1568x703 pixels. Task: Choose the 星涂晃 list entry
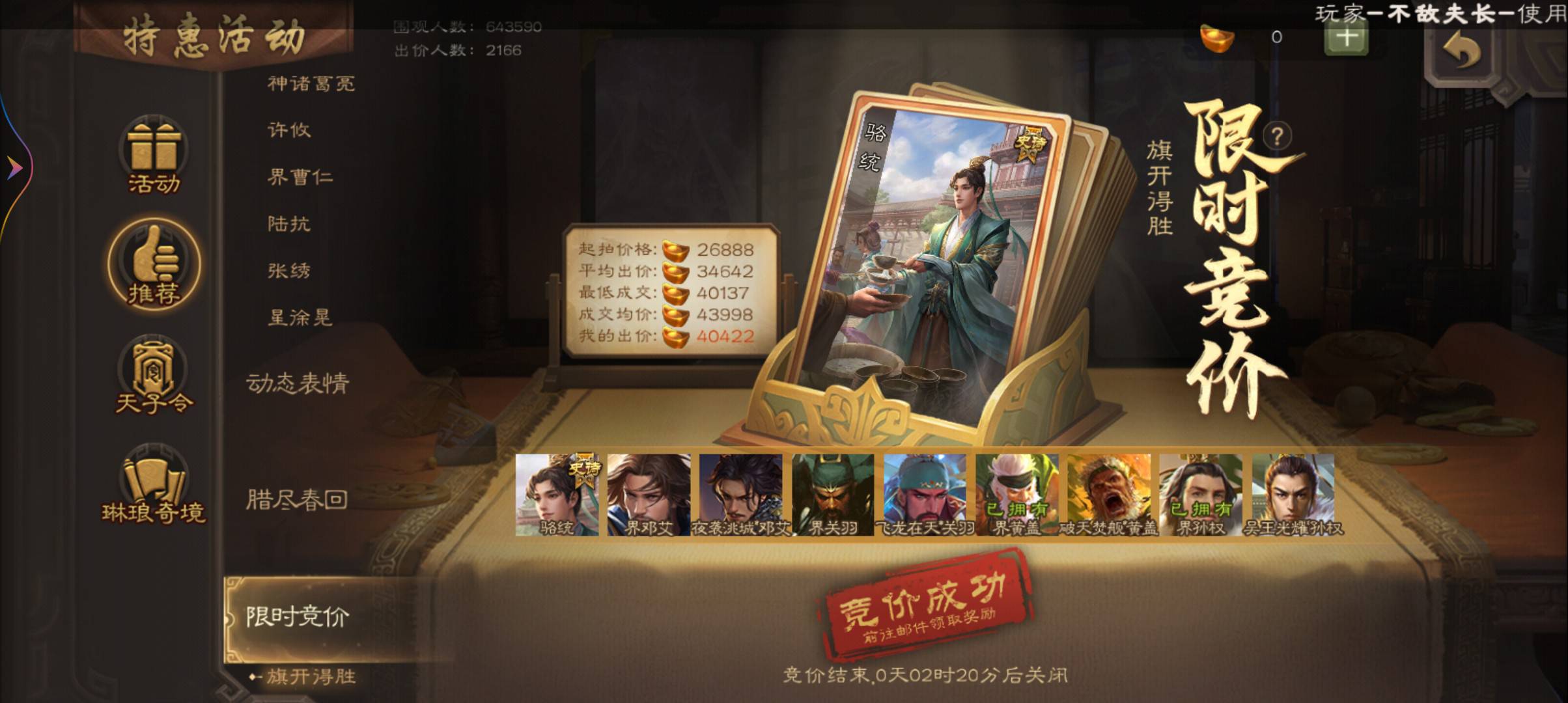[300, 318]
